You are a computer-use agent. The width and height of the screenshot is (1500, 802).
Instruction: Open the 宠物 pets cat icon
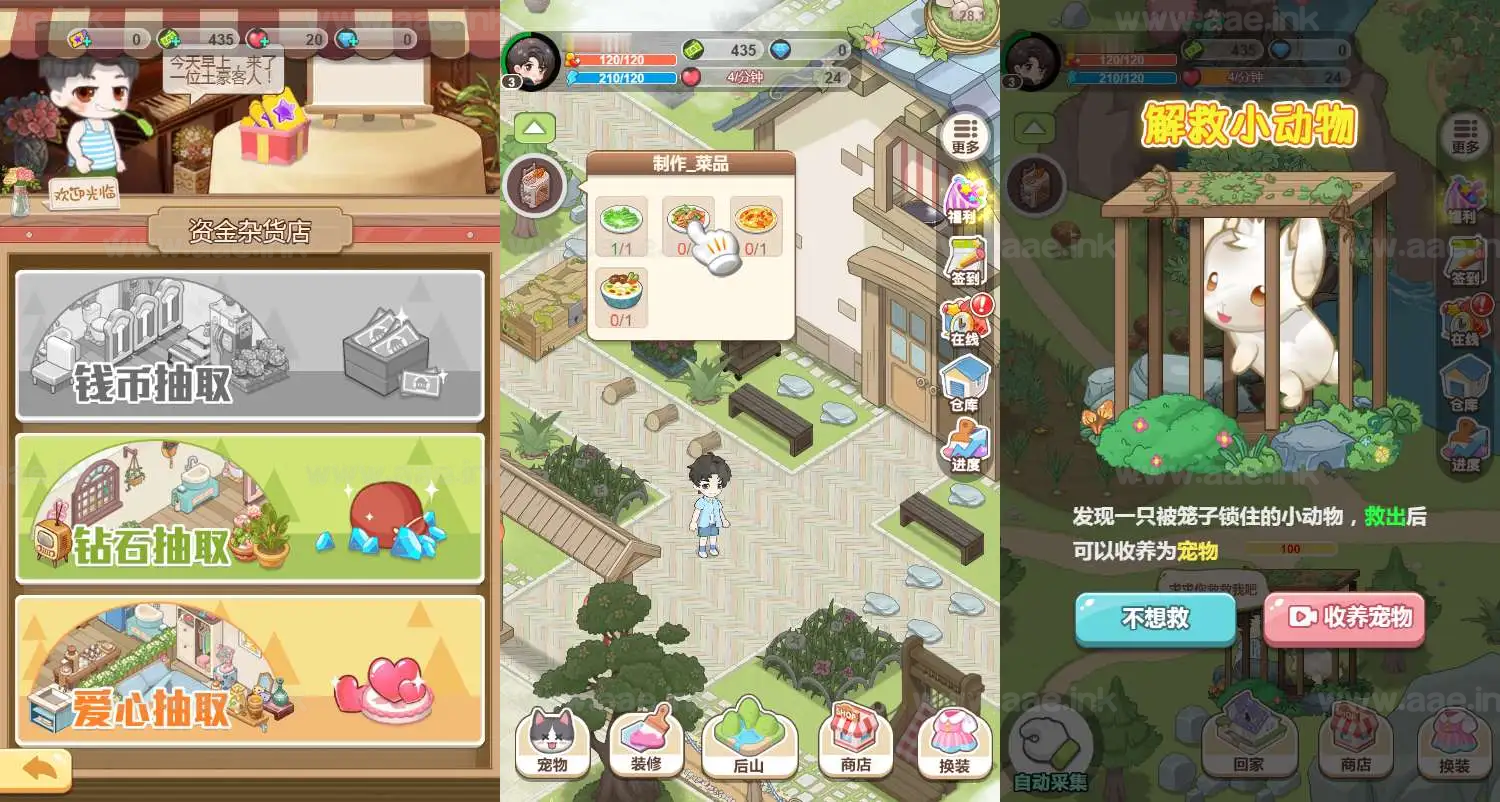[553, 740]
